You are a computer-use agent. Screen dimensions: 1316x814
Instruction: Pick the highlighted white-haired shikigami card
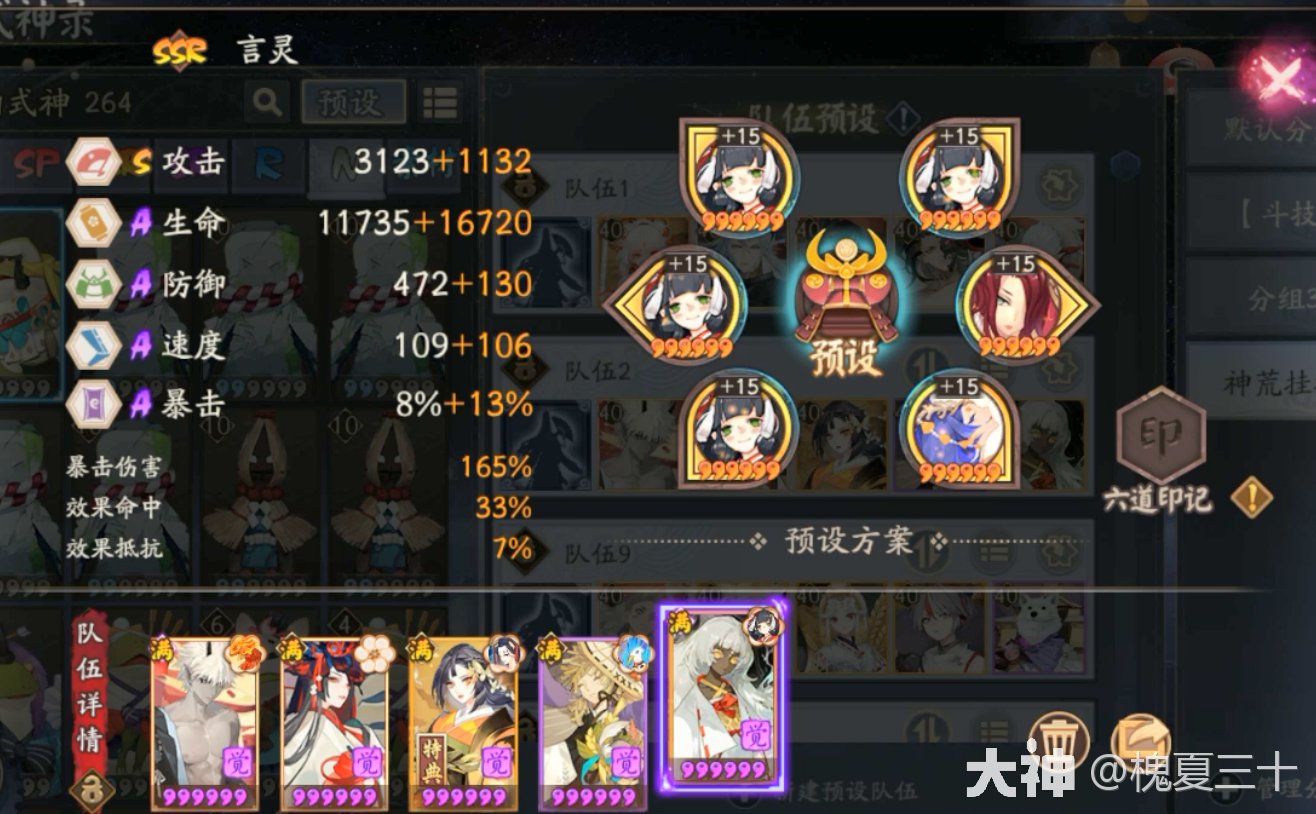point(724,698)
